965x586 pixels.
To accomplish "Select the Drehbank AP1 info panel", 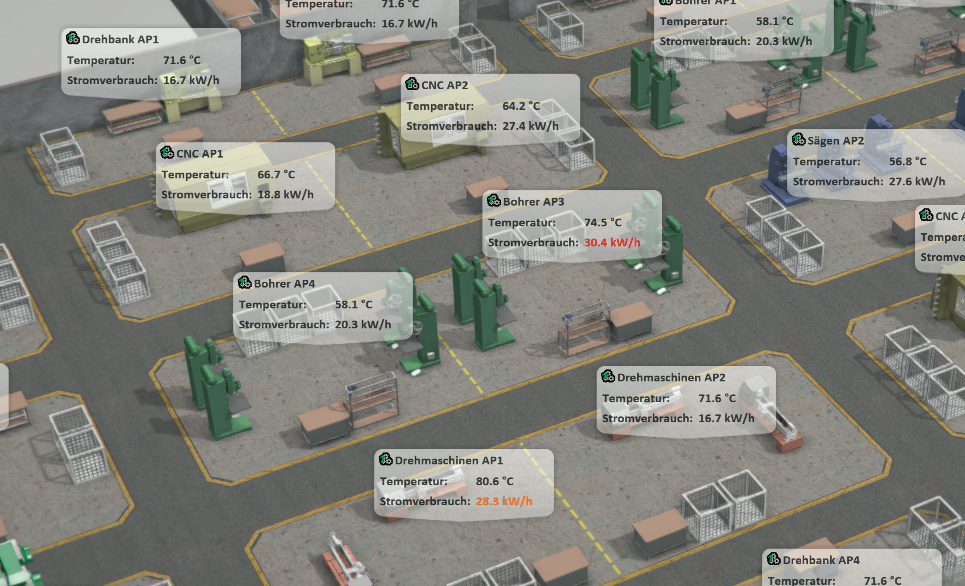I will (x=150, y=61).
